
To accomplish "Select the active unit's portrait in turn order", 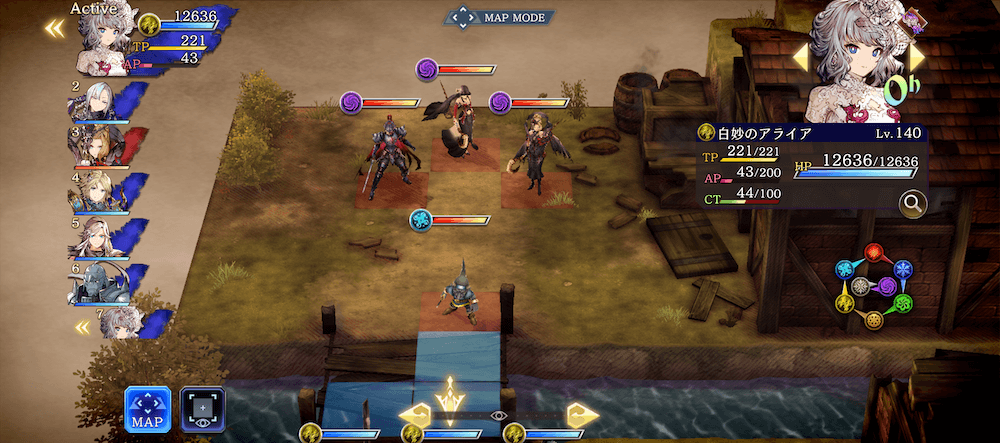I will coord(98,38).
